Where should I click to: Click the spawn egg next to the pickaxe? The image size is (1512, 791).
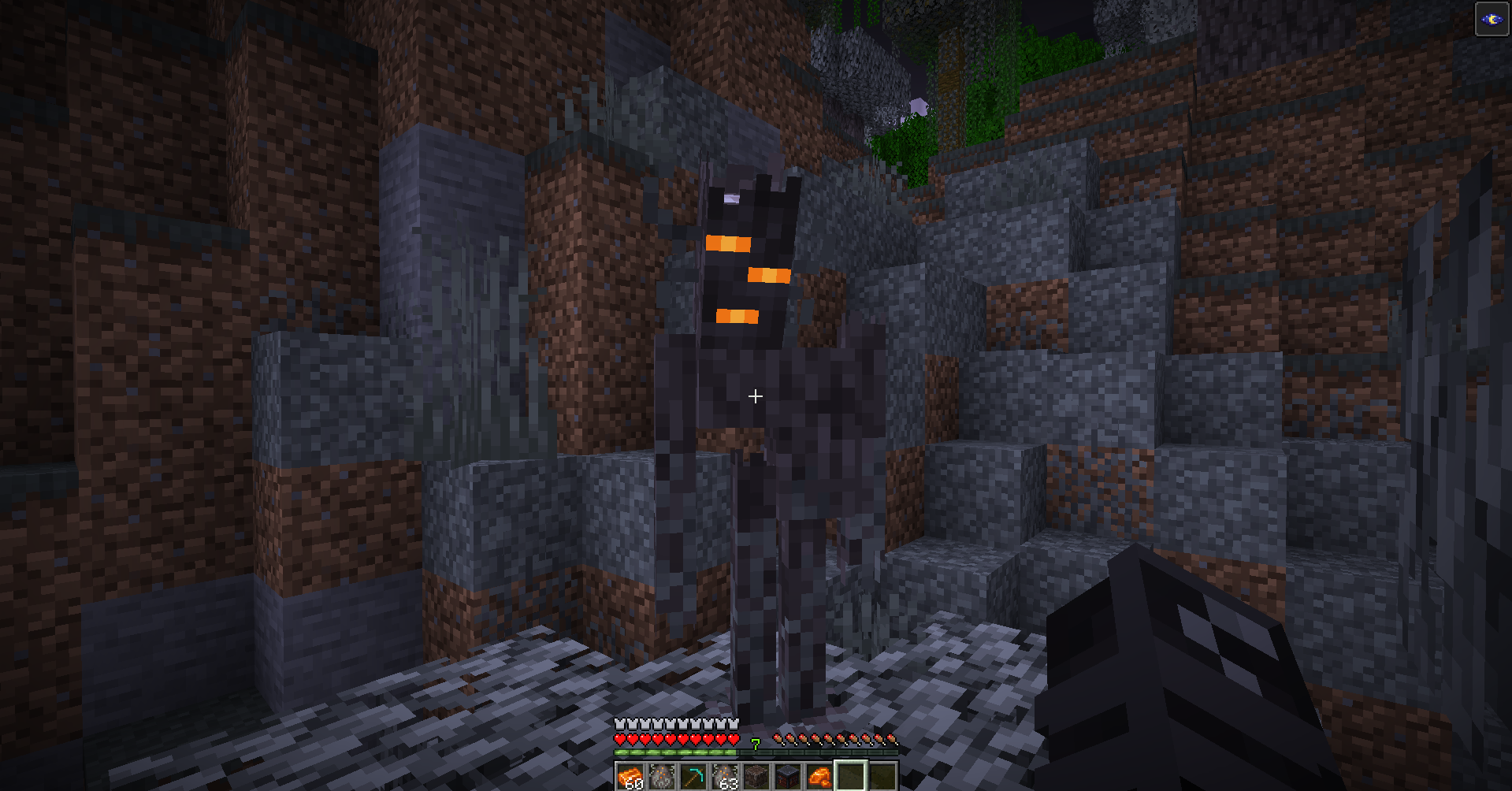660,776
